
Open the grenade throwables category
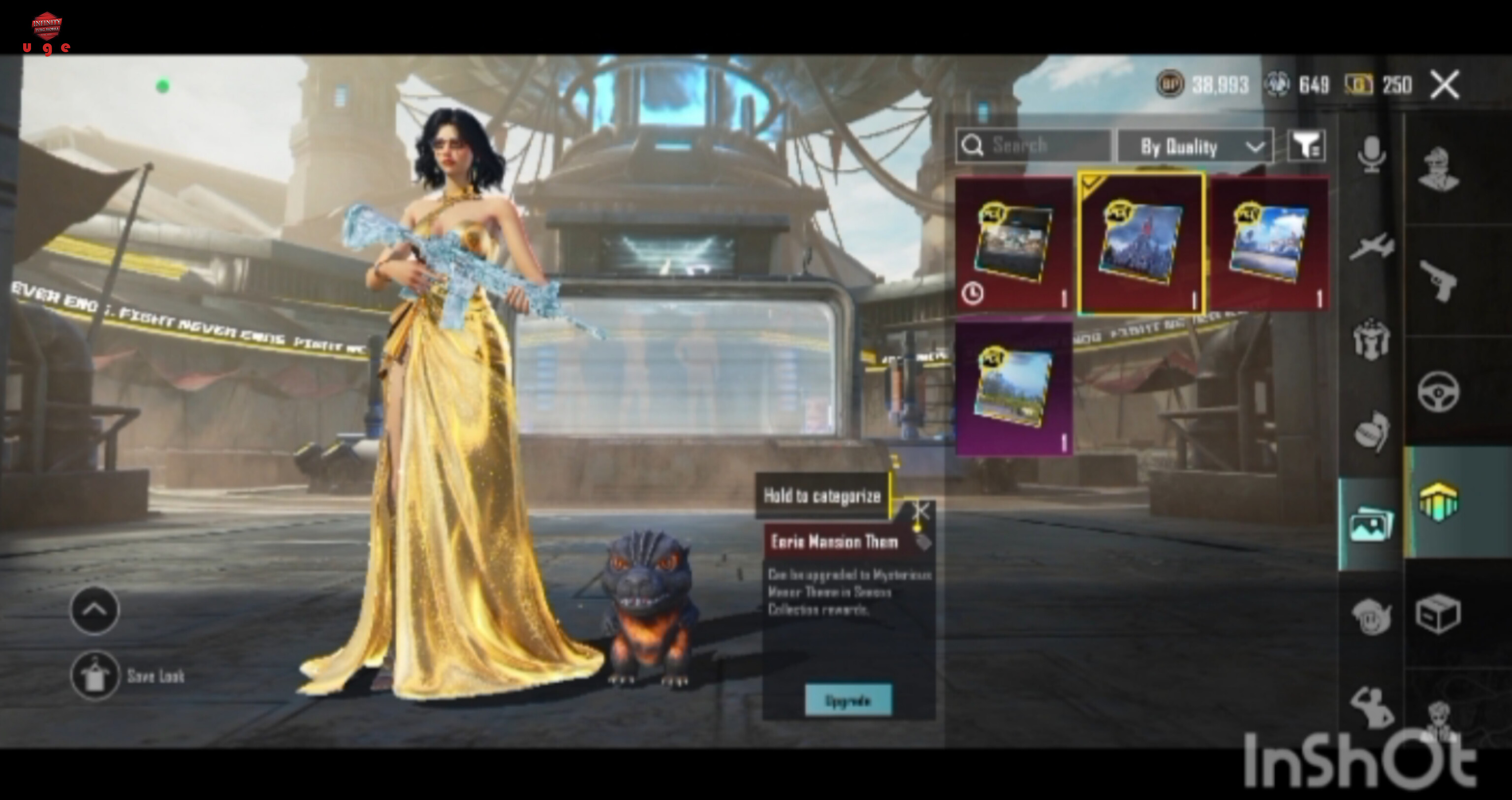click(1371, 432)
